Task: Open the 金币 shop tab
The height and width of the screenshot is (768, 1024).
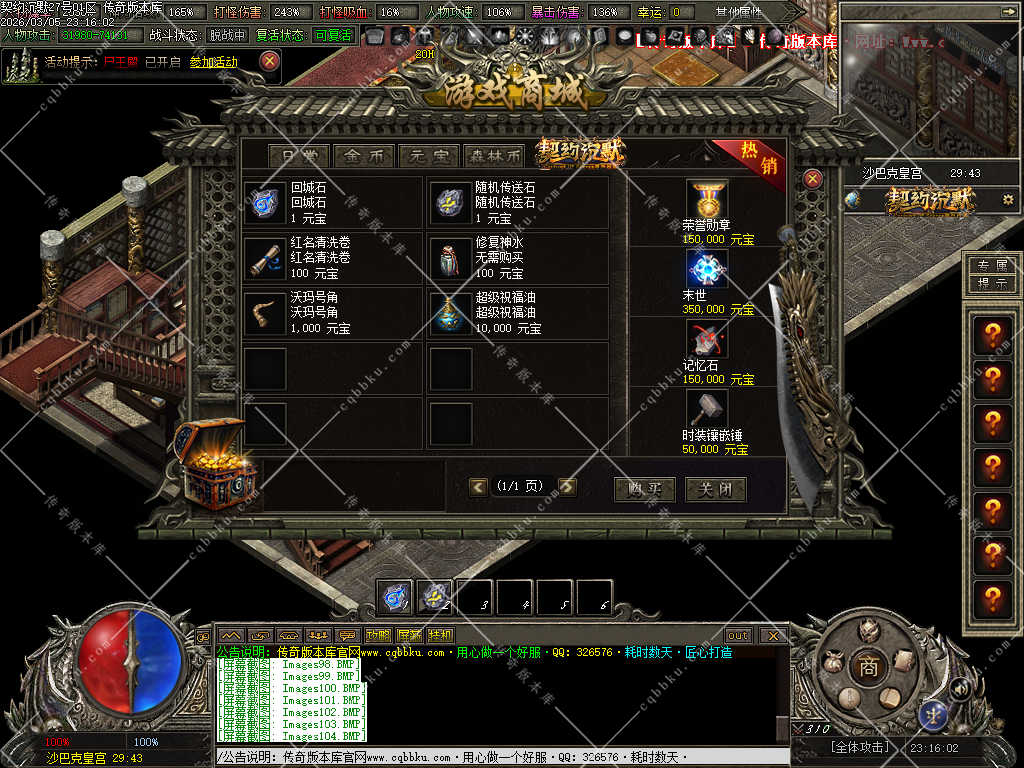Action: click(x=364, y=156)
